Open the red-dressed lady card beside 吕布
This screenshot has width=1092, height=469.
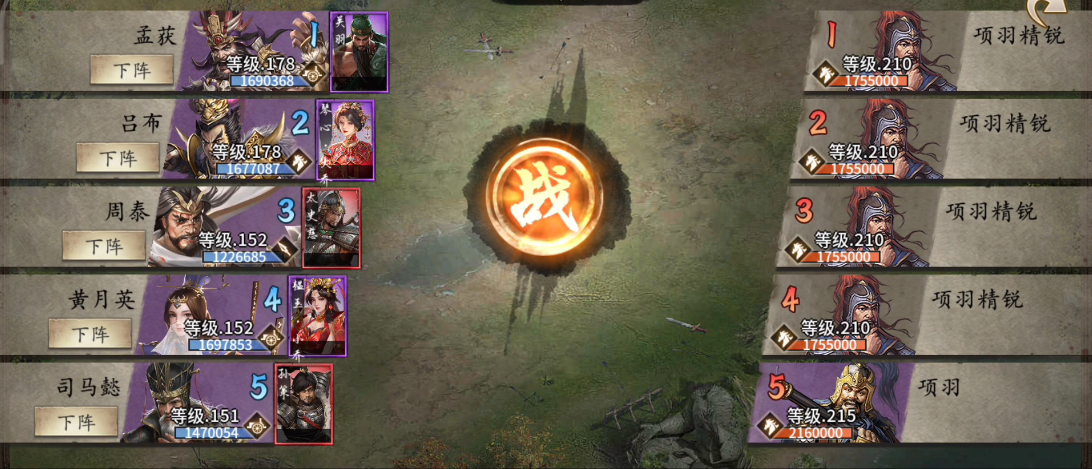pyautogui.click(x=345, y=139)
